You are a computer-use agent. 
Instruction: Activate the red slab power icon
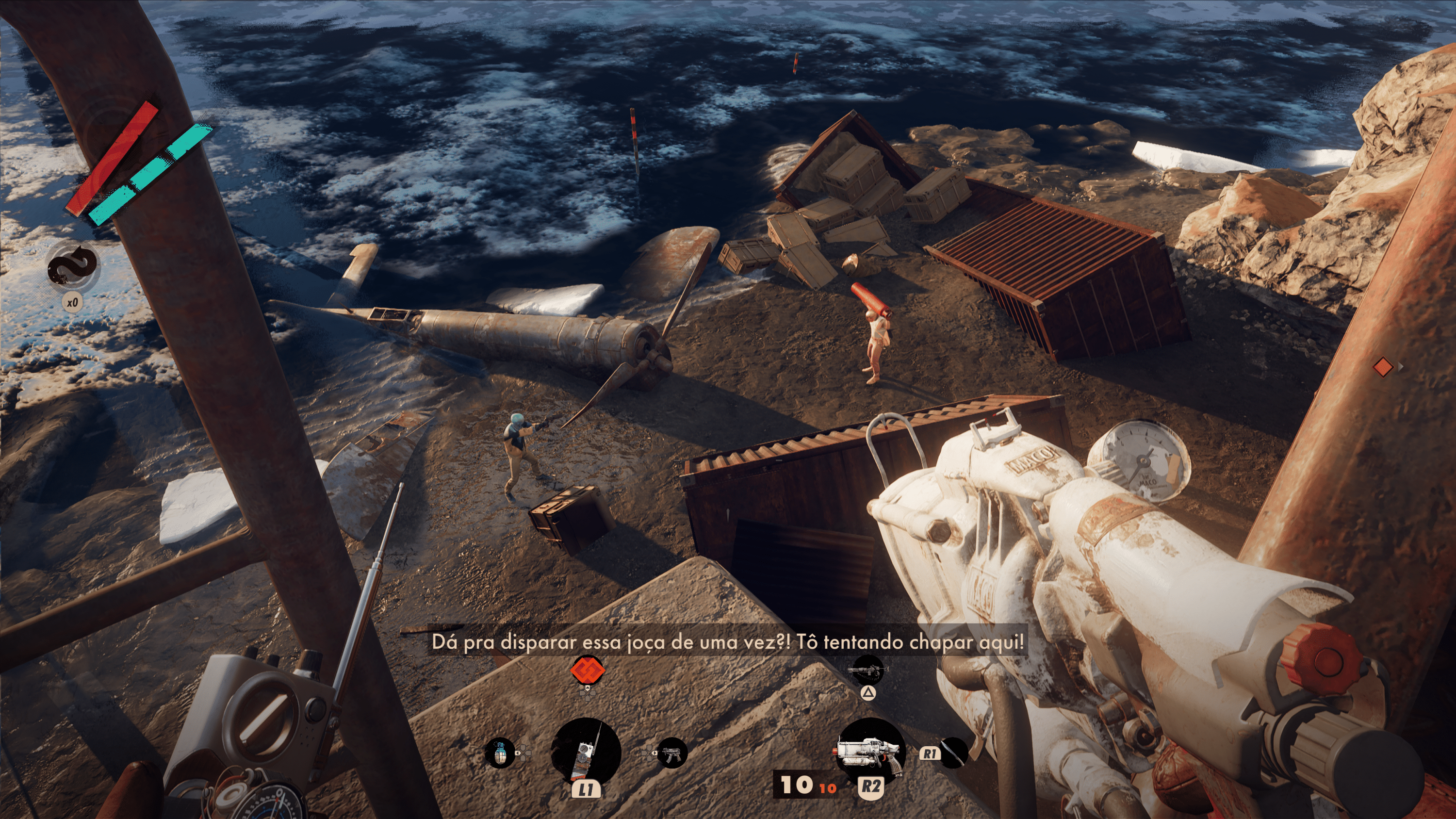click(x=587, y=671)
